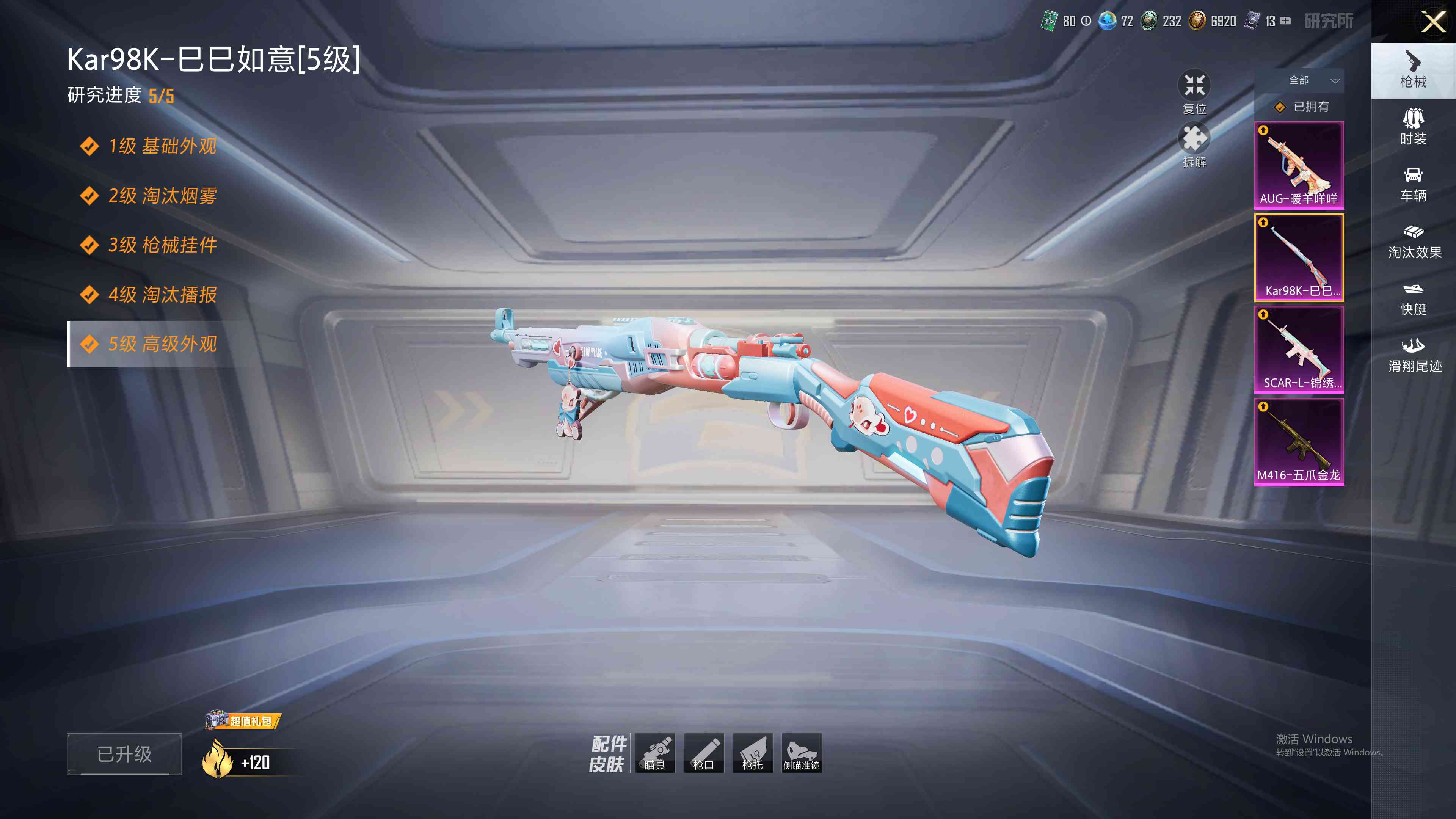Select the M416-五爪金龙 skin thumbnail
This screenshot has height=819, width=1456.
tap(1299, 441)
